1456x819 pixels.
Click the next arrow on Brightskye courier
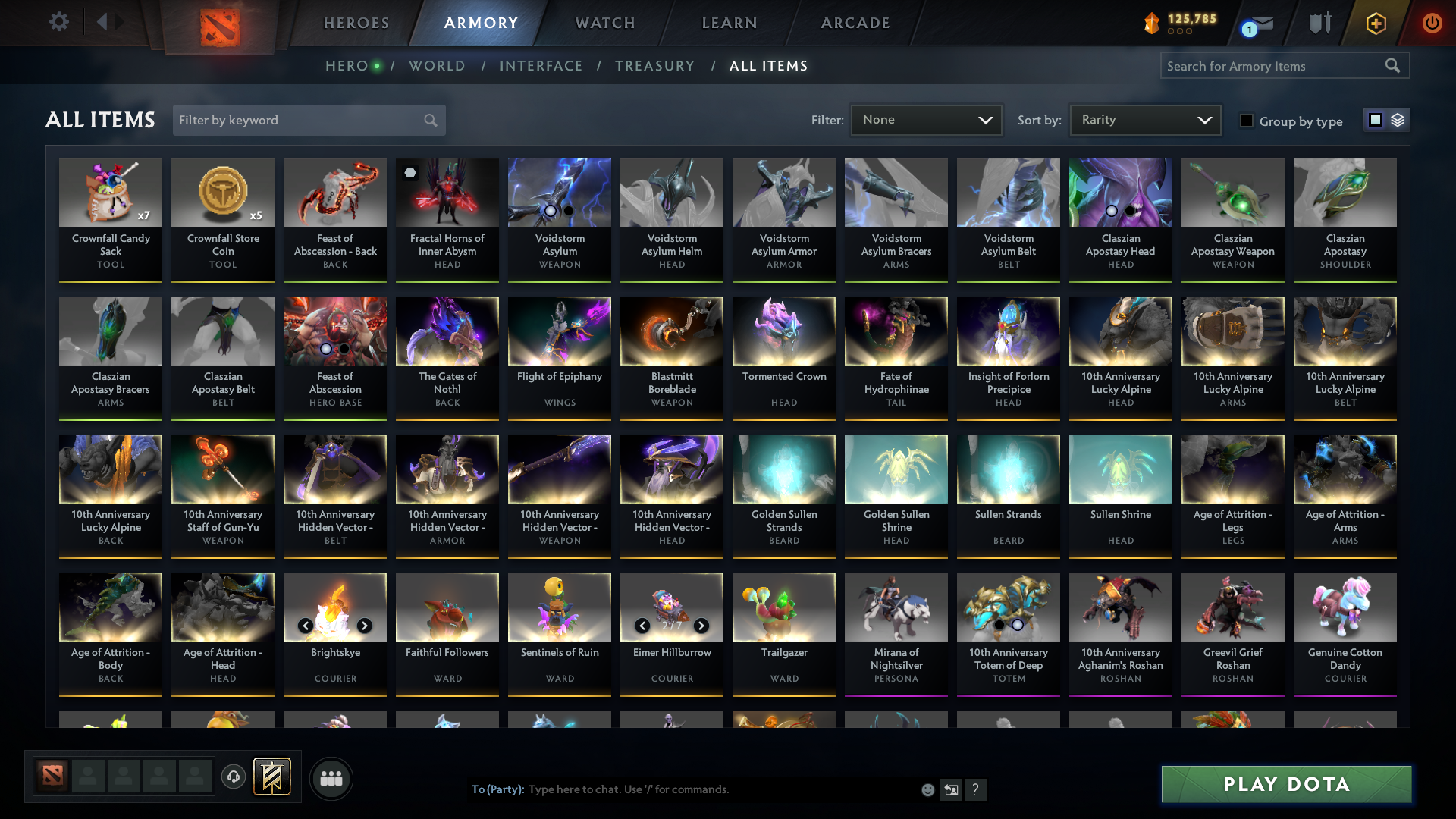[364, 626]
